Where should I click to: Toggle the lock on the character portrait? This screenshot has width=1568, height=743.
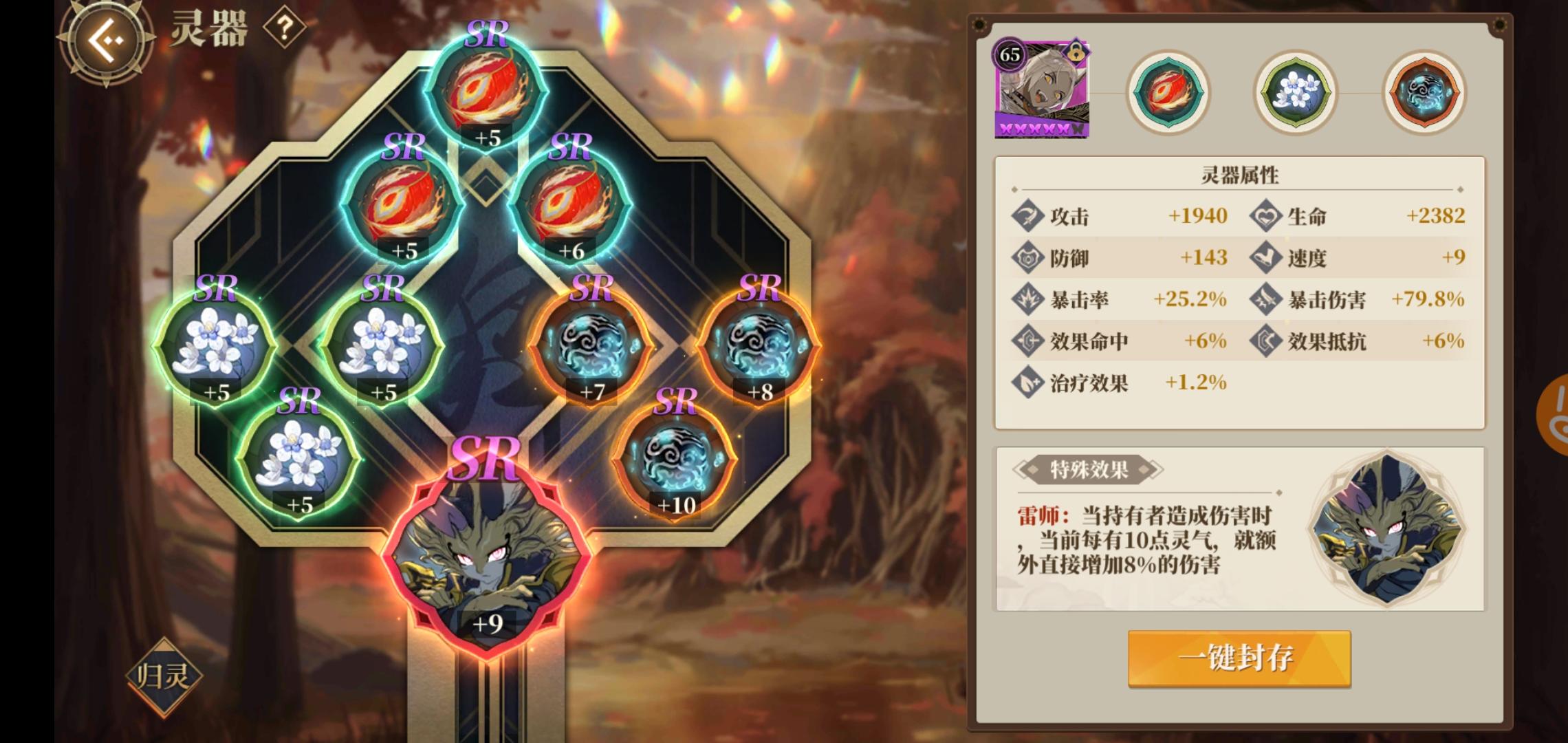click(x=1077, y=52)
